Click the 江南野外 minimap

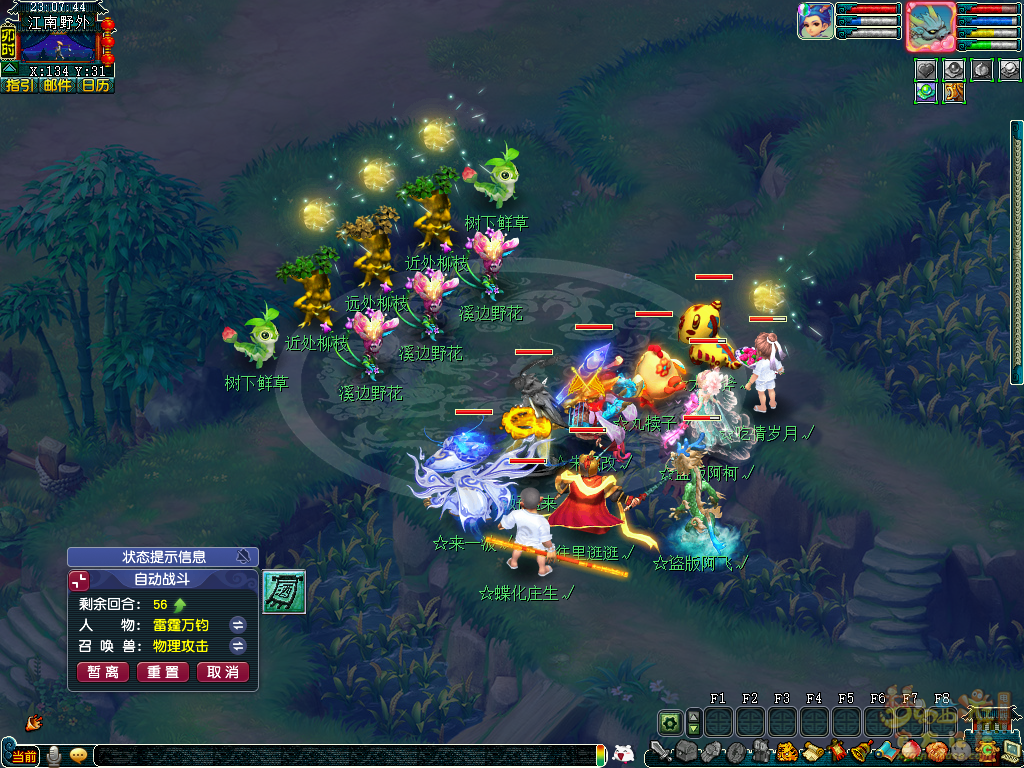click(58, 46)
